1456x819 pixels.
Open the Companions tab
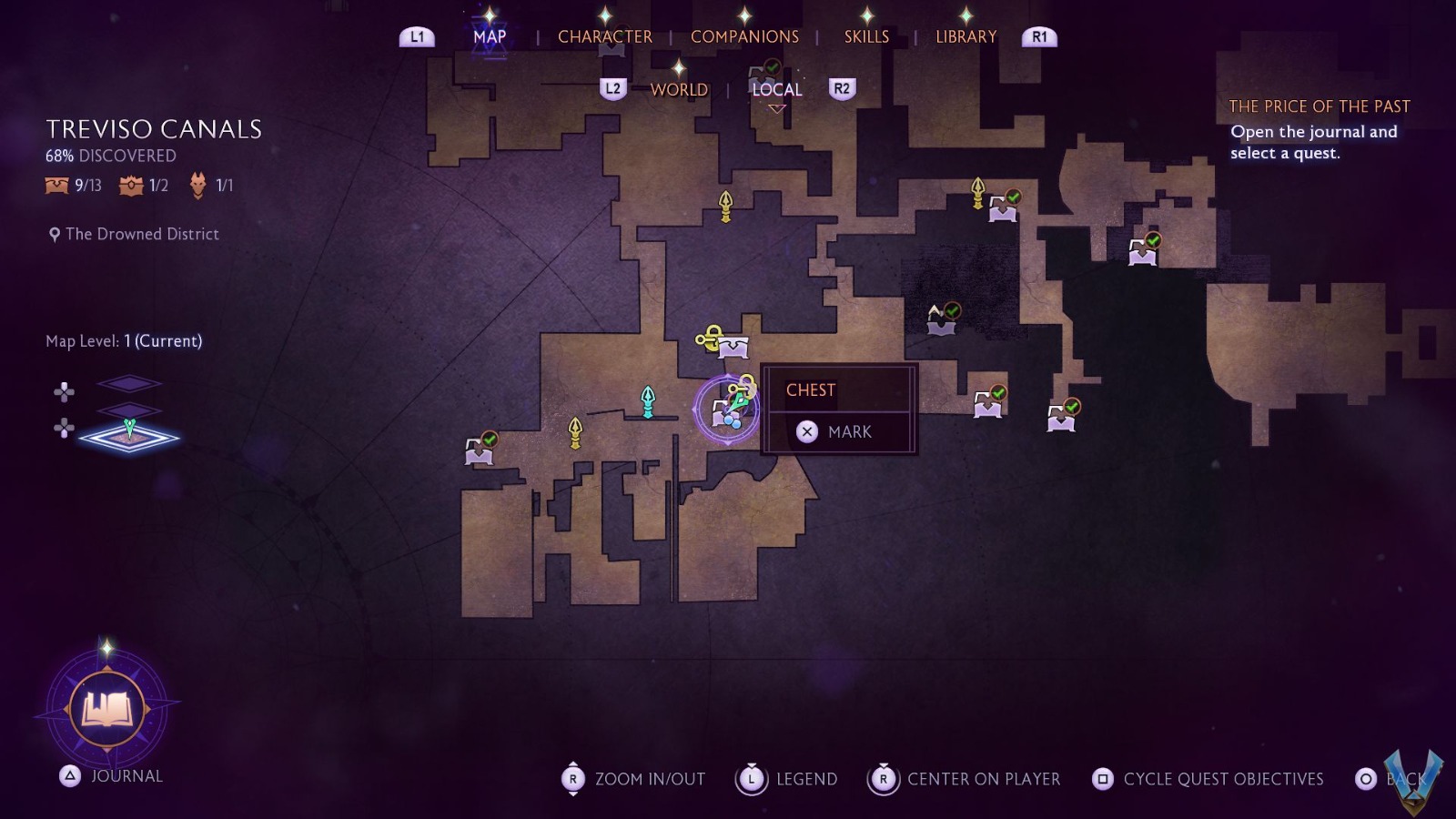pyautogui.click(x=744, y=36)
